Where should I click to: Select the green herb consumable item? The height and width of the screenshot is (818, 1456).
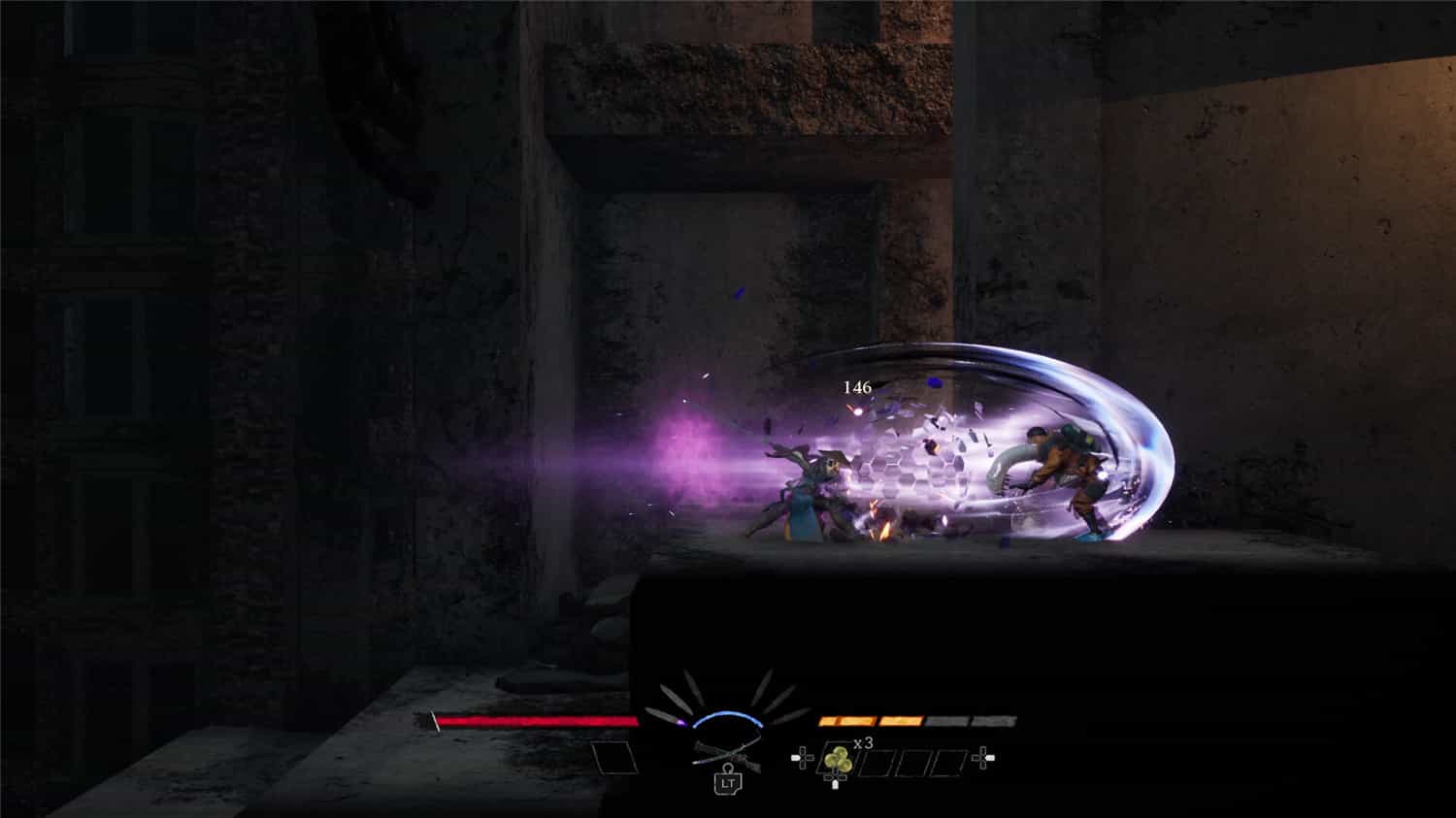837,759
